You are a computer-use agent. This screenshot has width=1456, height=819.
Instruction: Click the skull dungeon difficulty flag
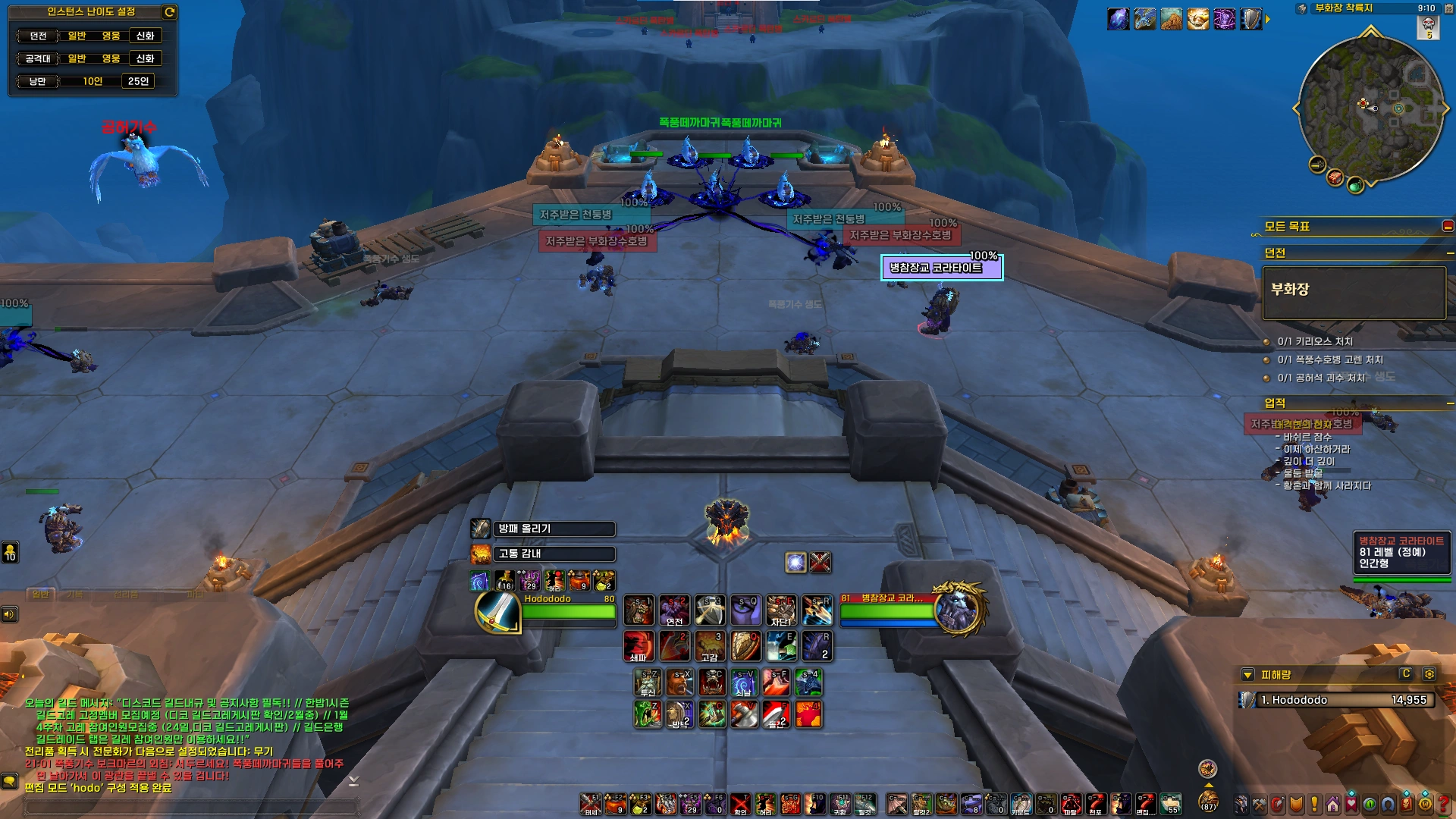pyautogui.click(x=1429, y=27)
